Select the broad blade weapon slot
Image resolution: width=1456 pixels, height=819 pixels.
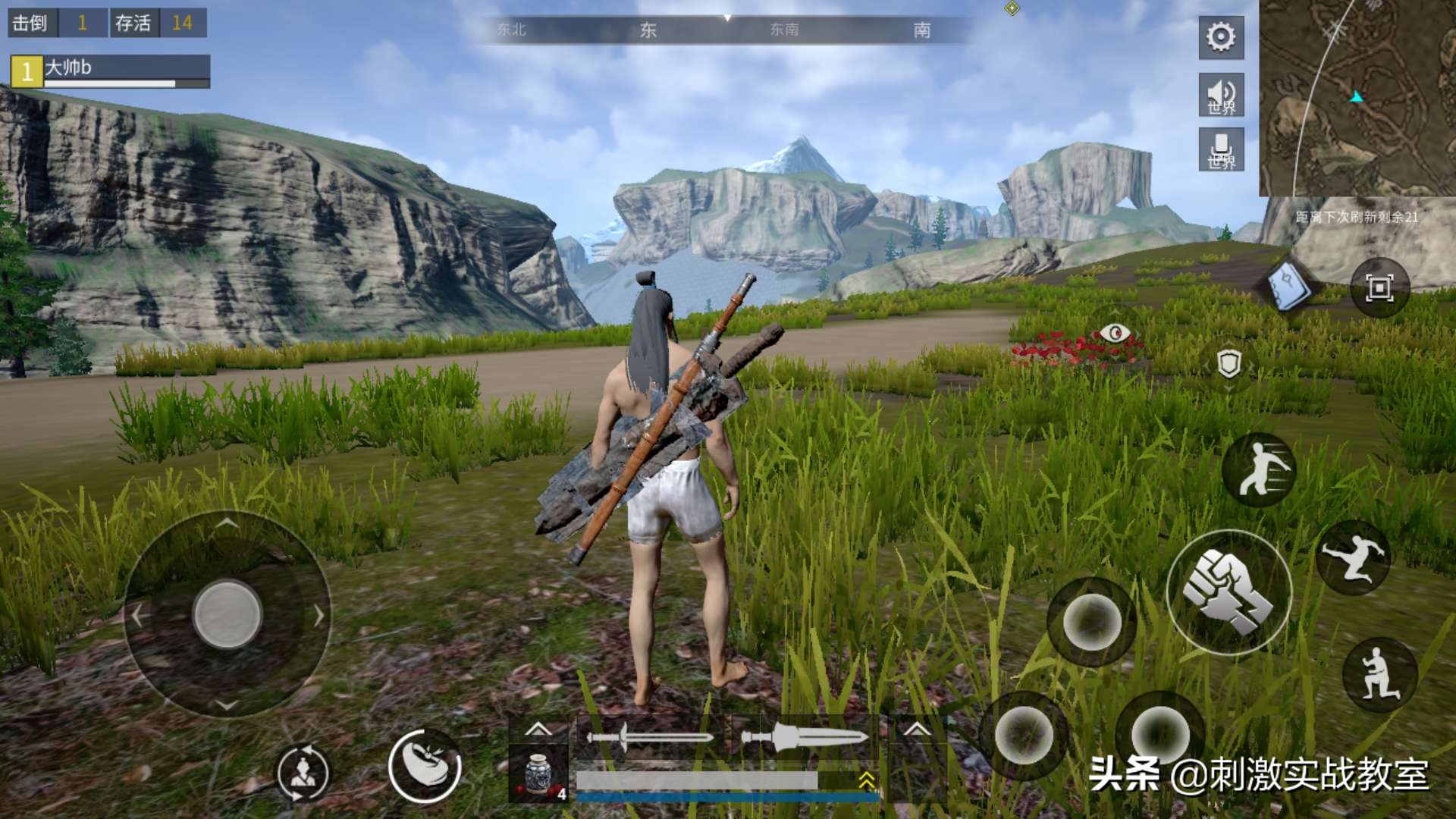pos(804,737)
